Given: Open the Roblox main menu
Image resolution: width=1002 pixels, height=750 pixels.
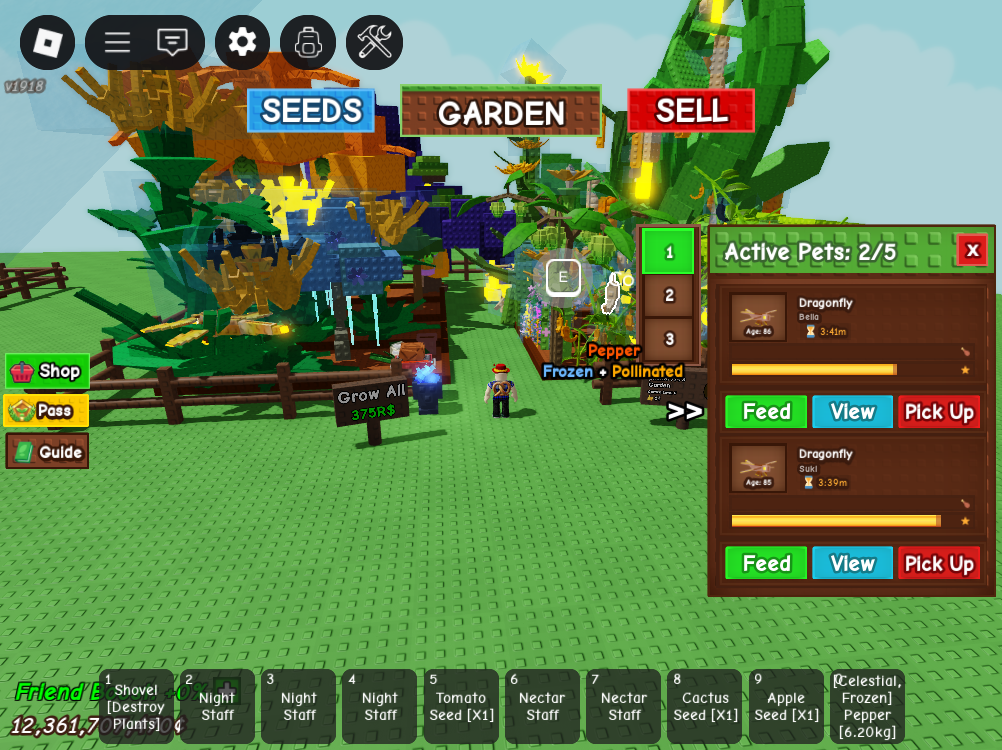Looking at the screenshot, I should pyautogui.click(x=47, y=42).
